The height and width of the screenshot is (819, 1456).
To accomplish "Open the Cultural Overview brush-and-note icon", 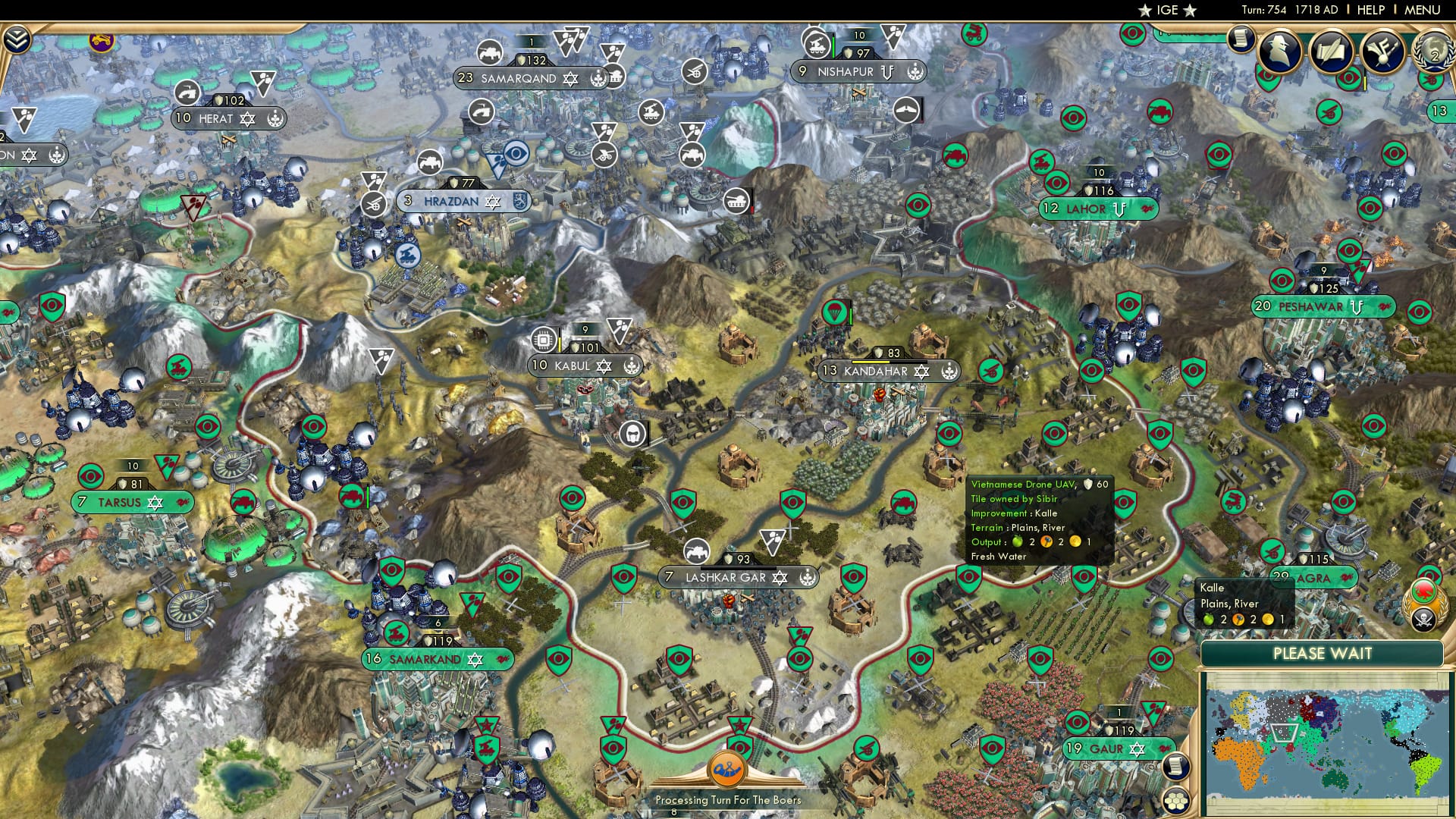I will coord(1382,52).
